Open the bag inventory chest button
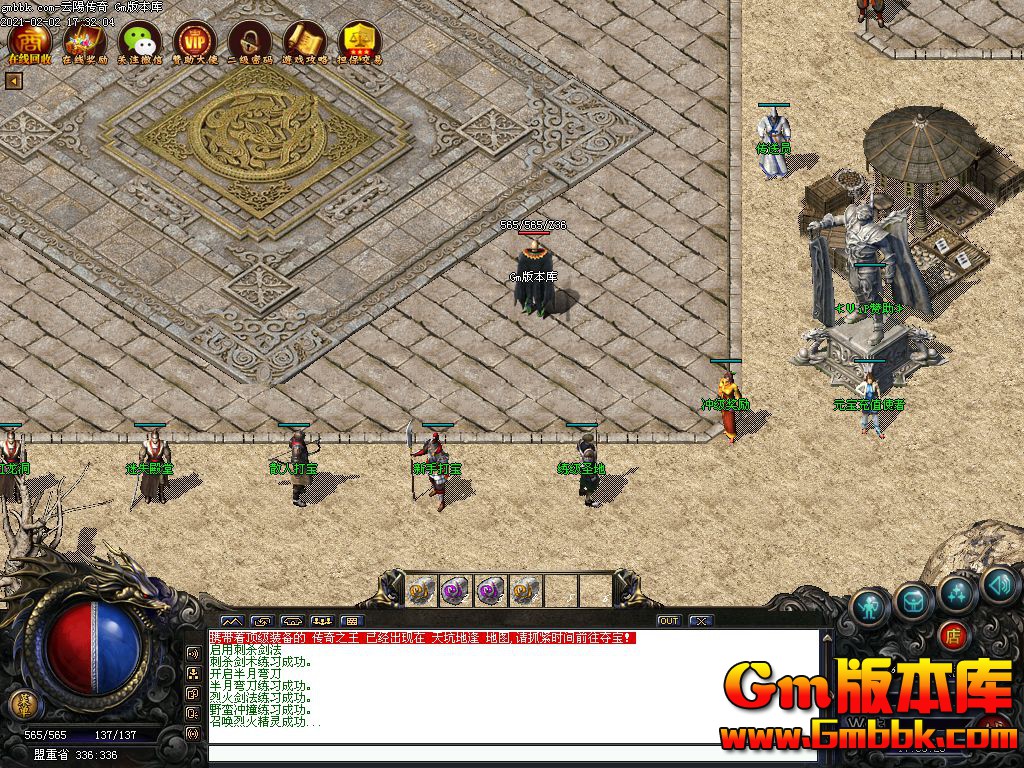The image size is (1024, 768). (x=914, y=599)
